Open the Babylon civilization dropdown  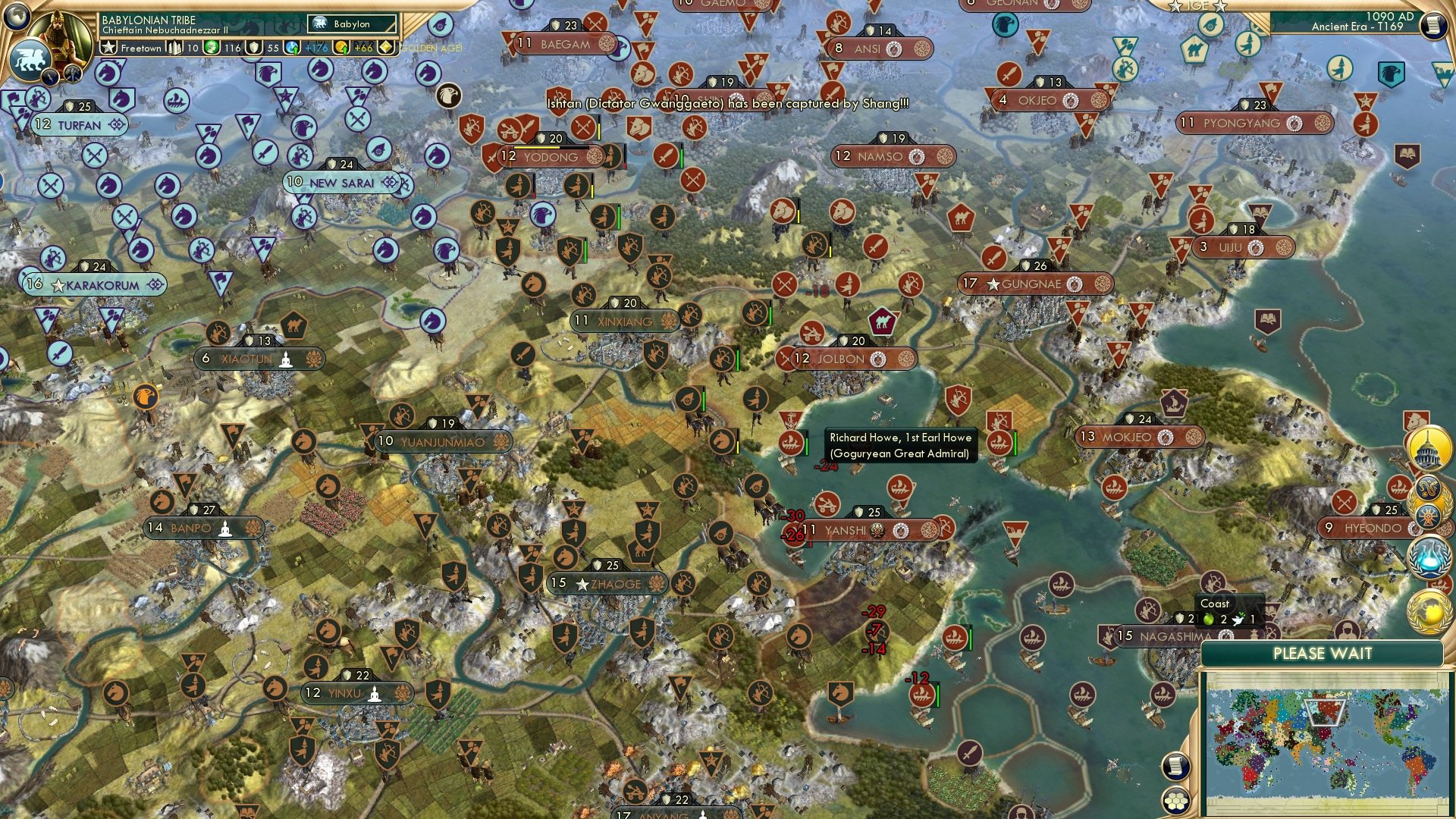coord(353,24)
